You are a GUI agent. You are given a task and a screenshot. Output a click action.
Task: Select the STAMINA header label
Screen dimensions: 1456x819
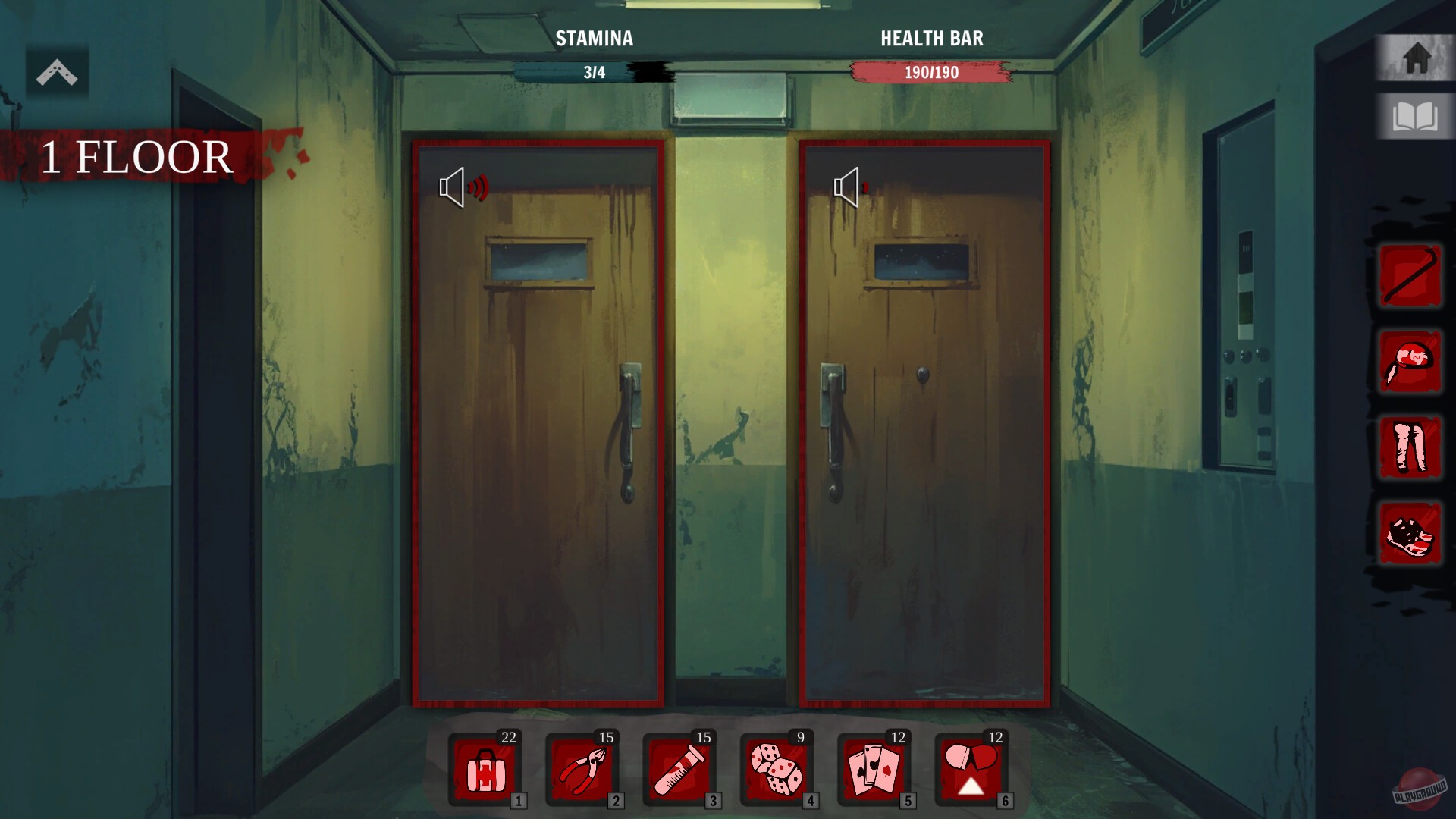click(594, 39)
